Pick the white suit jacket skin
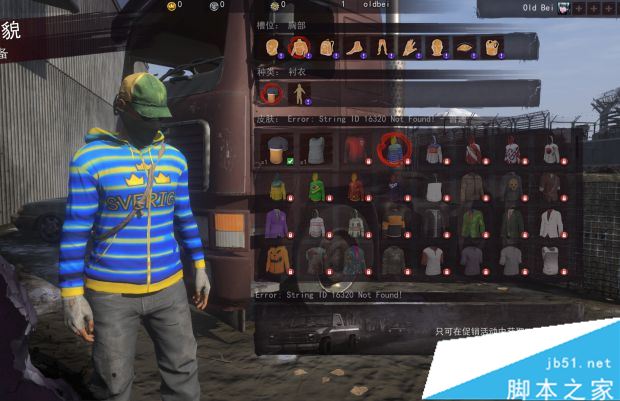The image size is (620, 401). click(x=550, y=223)
